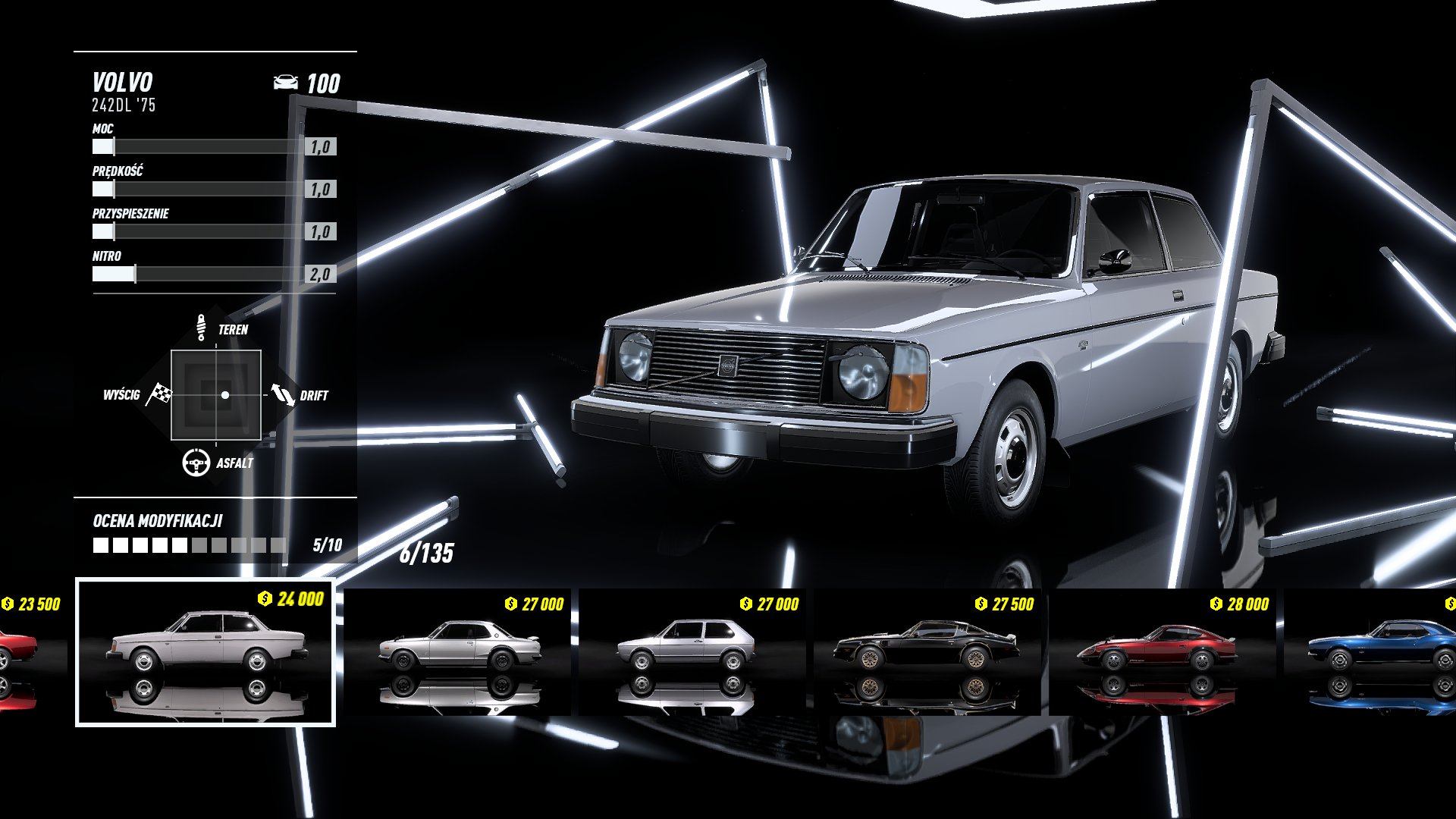Pick the red car priced 23 500
This screenshot has width=1456, height=819.
[30, 652]
